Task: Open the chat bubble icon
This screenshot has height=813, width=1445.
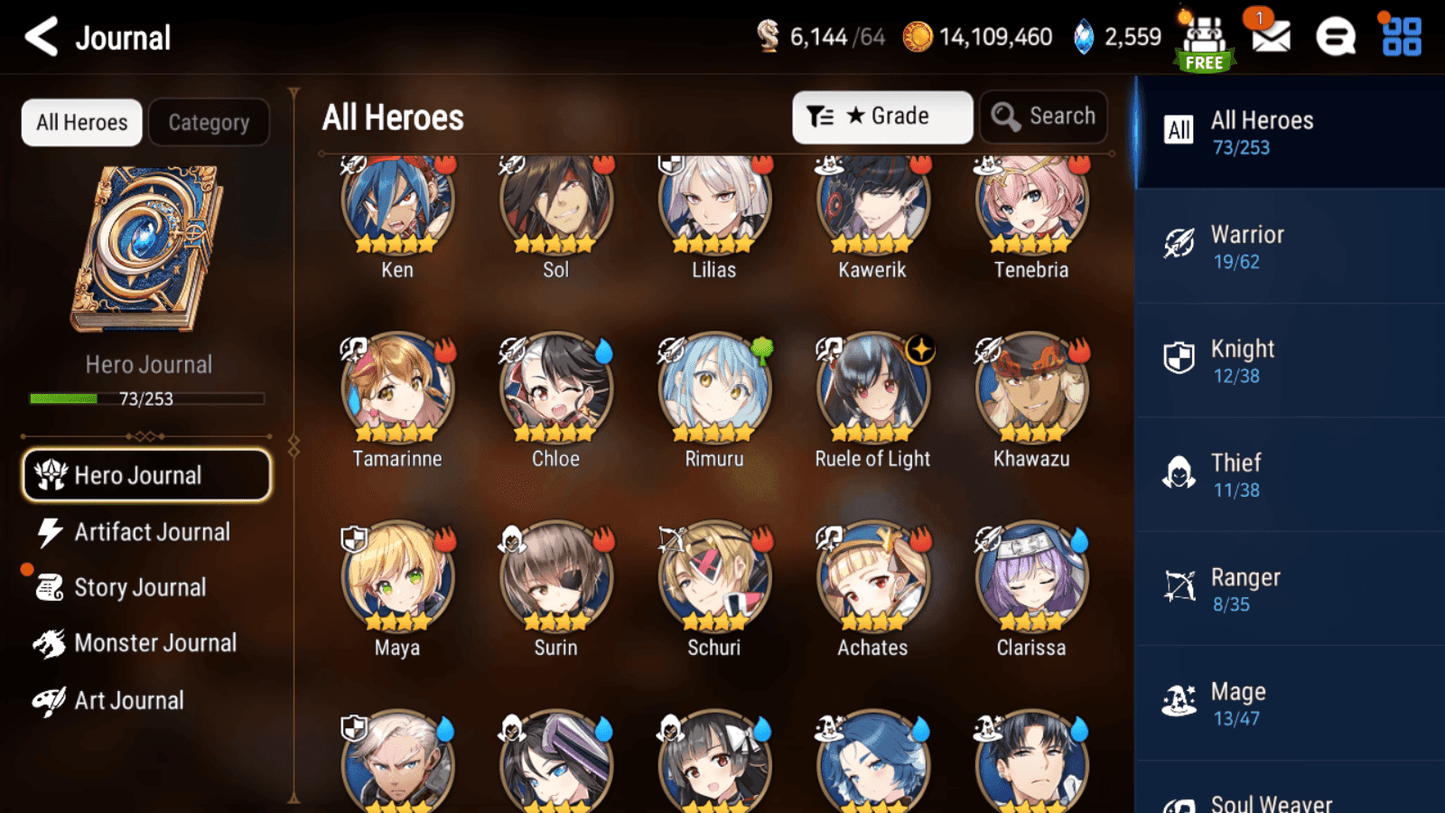Action: (x=1336, y=36)
